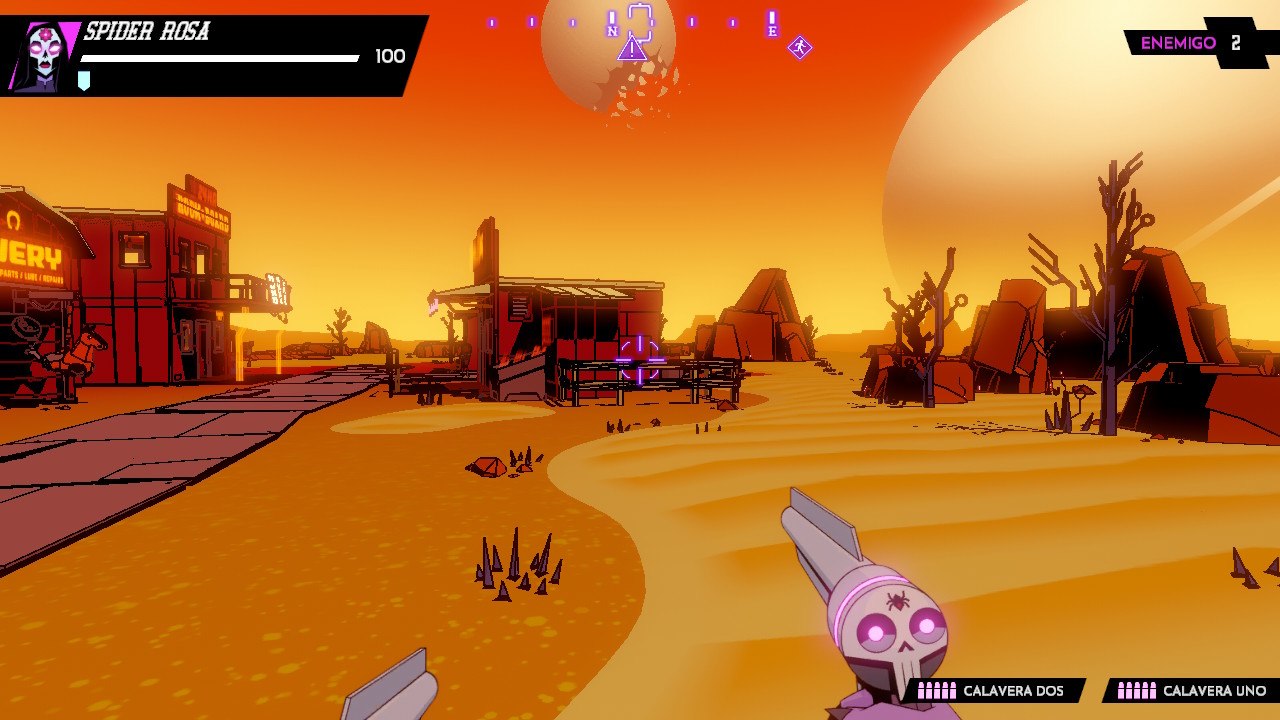This screenshot has height=720, width=1280.
Task: Select the Calavera Dos weapon slot
Action: click(993, 691)
